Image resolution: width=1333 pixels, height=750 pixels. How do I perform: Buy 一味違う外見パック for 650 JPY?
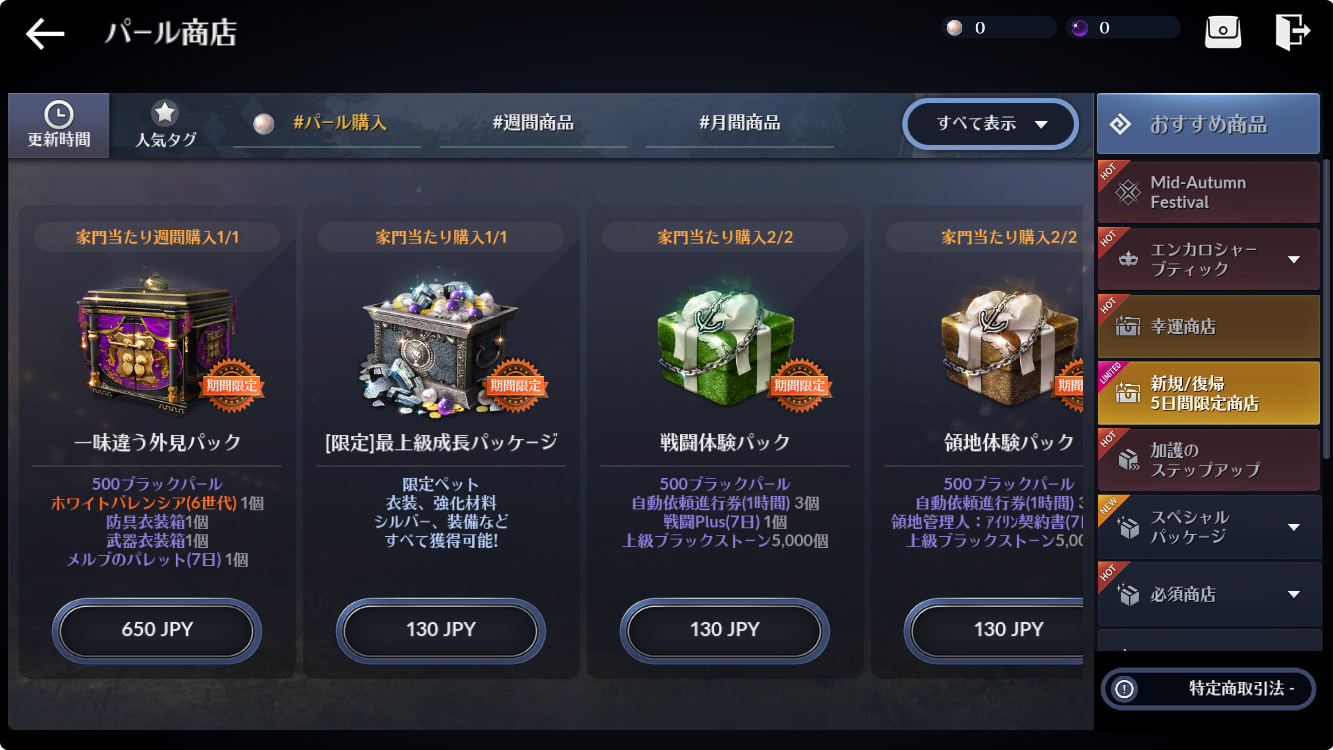click(x=157, y=630)
